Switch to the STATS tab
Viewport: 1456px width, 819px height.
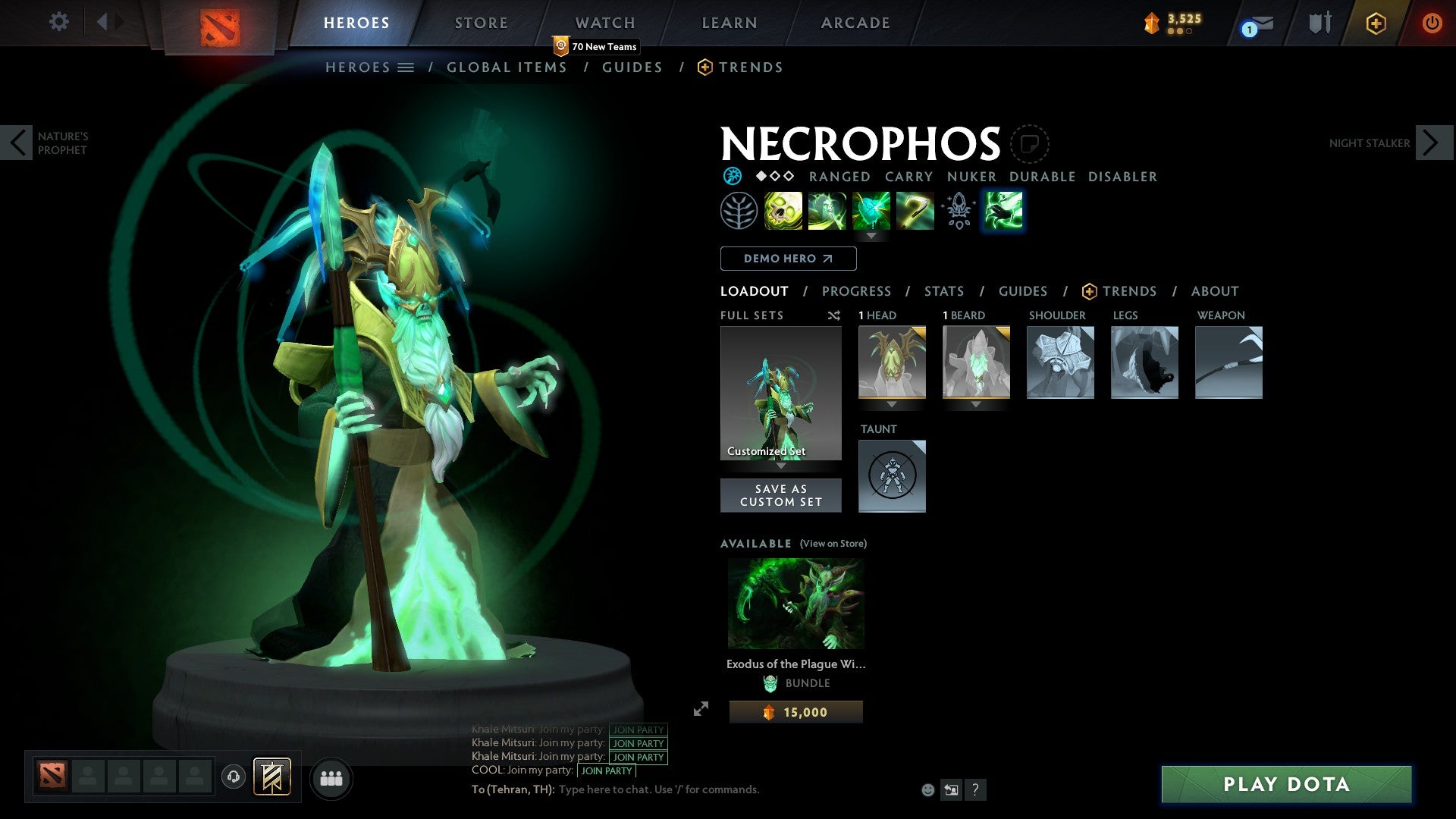(944, 291)
